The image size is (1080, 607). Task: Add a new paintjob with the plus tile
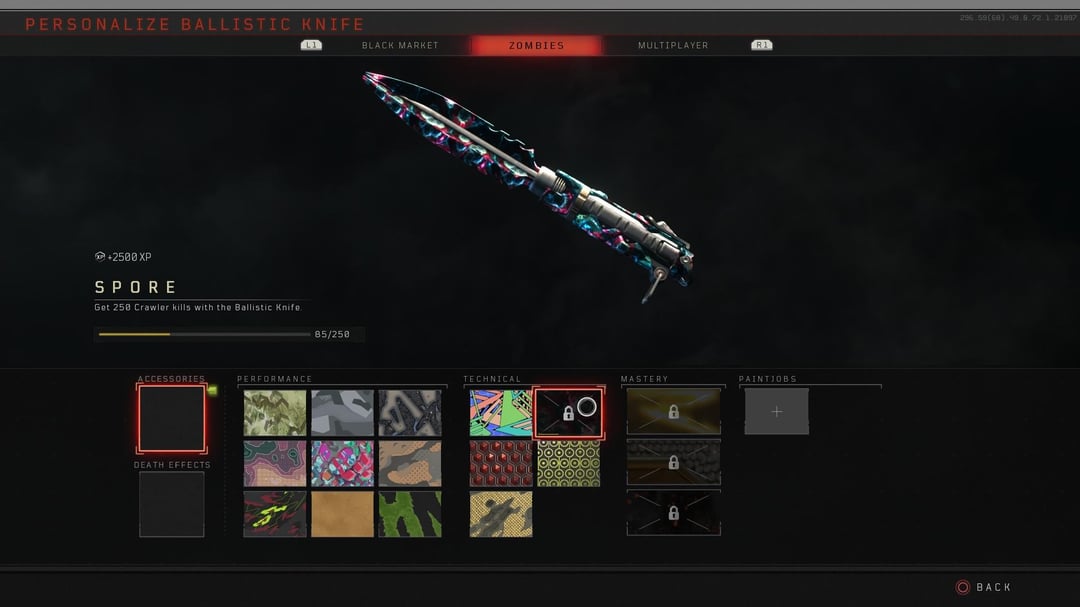(777, 411)
